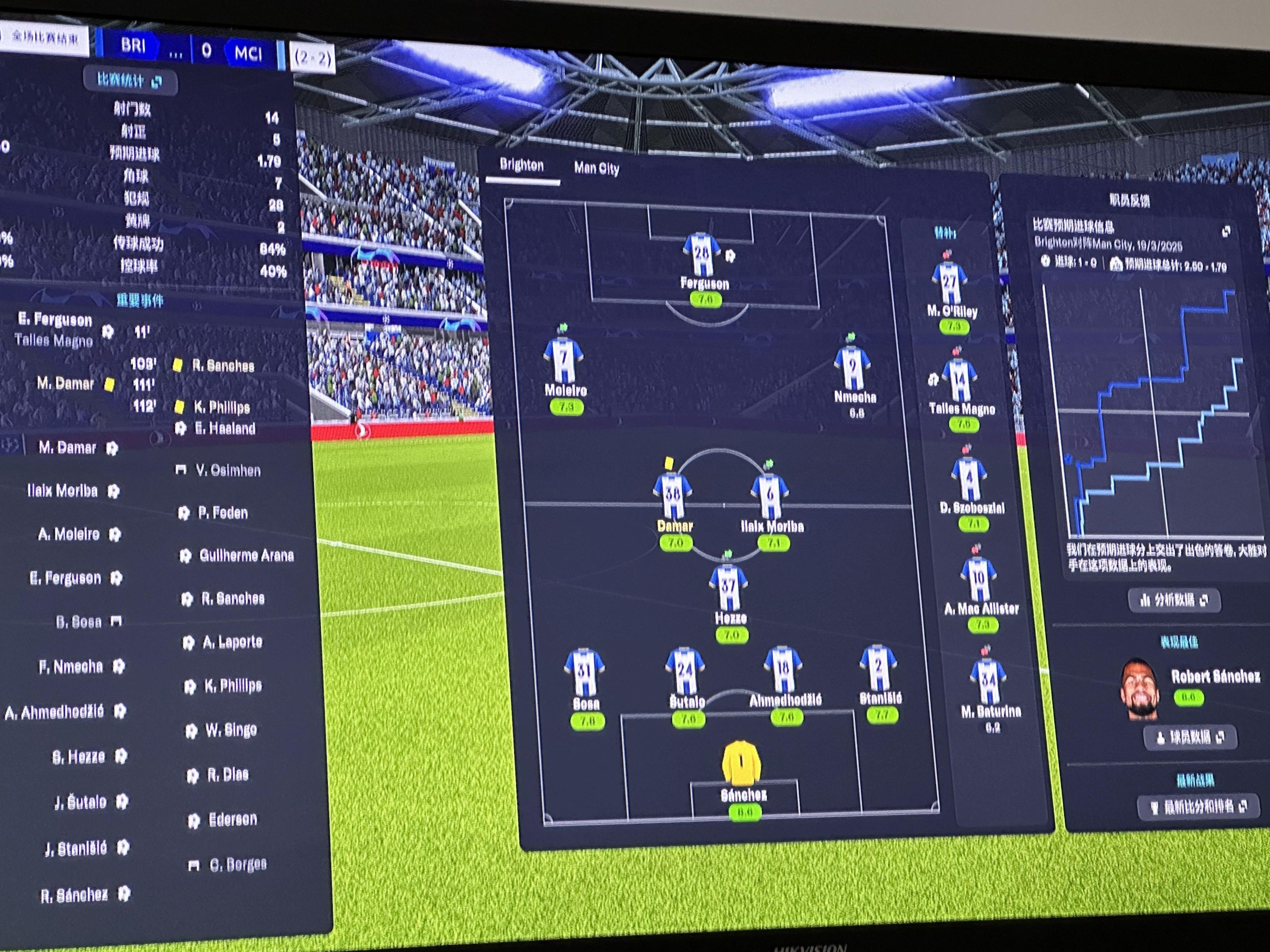Select goalkeeper Sánchez on the pitch

(741, 763)
